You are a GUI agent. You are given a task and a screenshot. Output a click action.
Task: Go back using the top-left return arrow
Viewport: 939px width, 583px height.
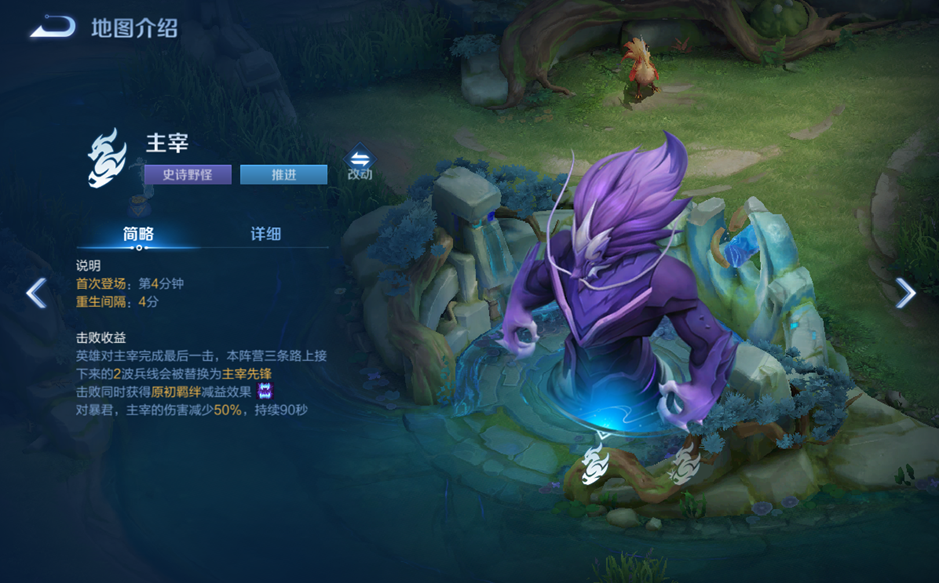coord(52,27)
